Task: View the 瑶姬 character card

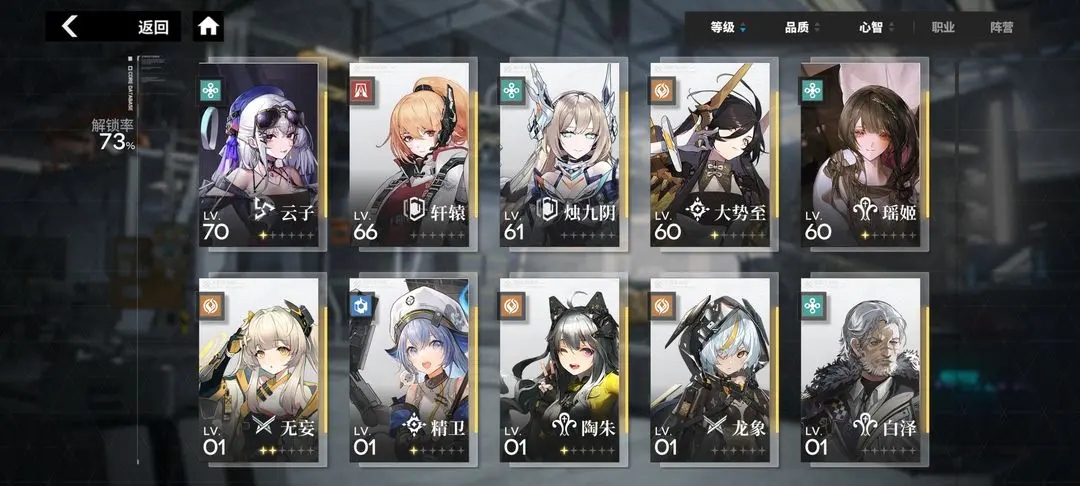Action: [861, 154]
